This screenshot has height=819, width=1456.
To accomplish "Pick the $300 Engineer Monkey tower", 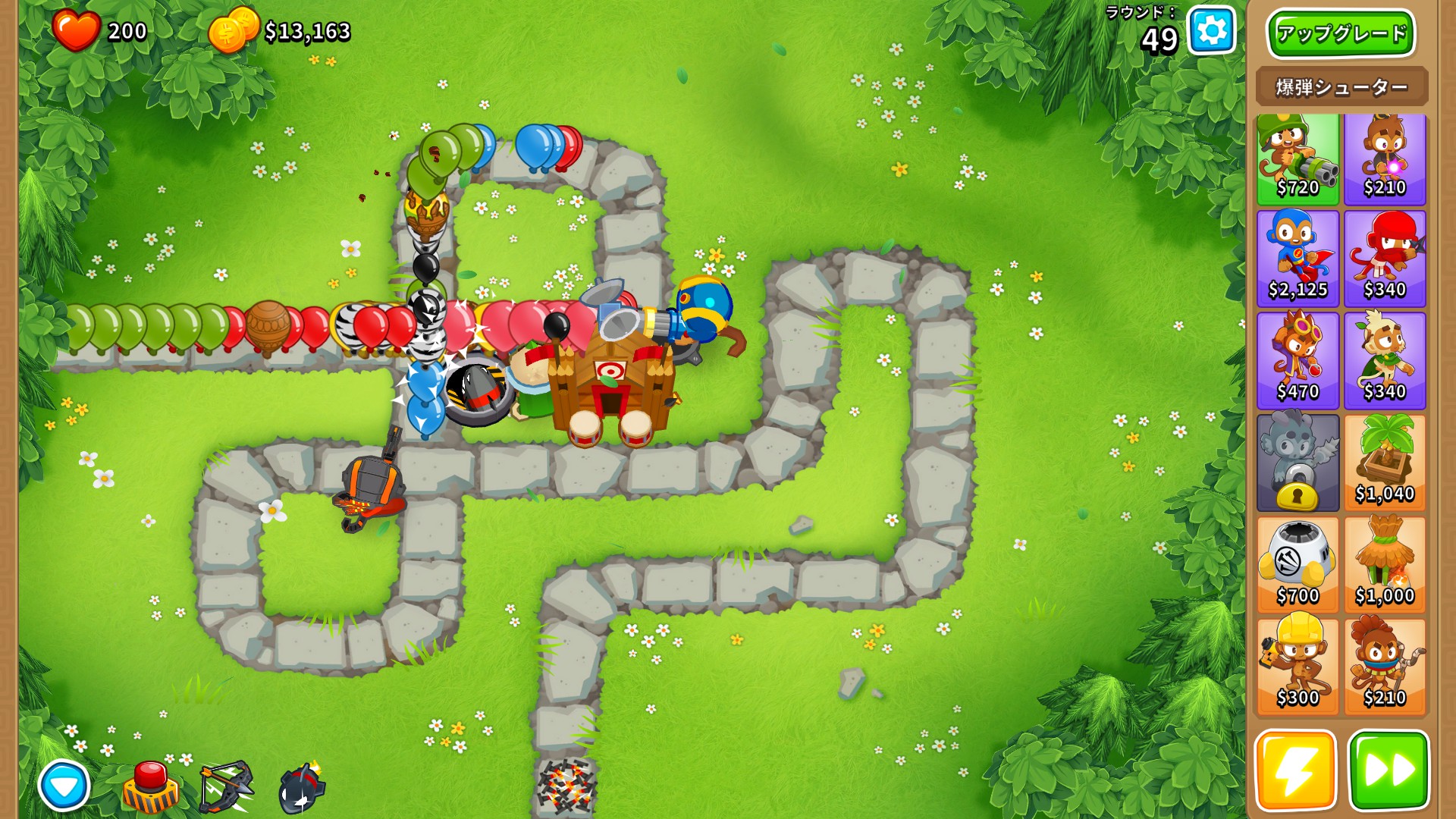I will pyautogui.click(x=1298, y=667).
